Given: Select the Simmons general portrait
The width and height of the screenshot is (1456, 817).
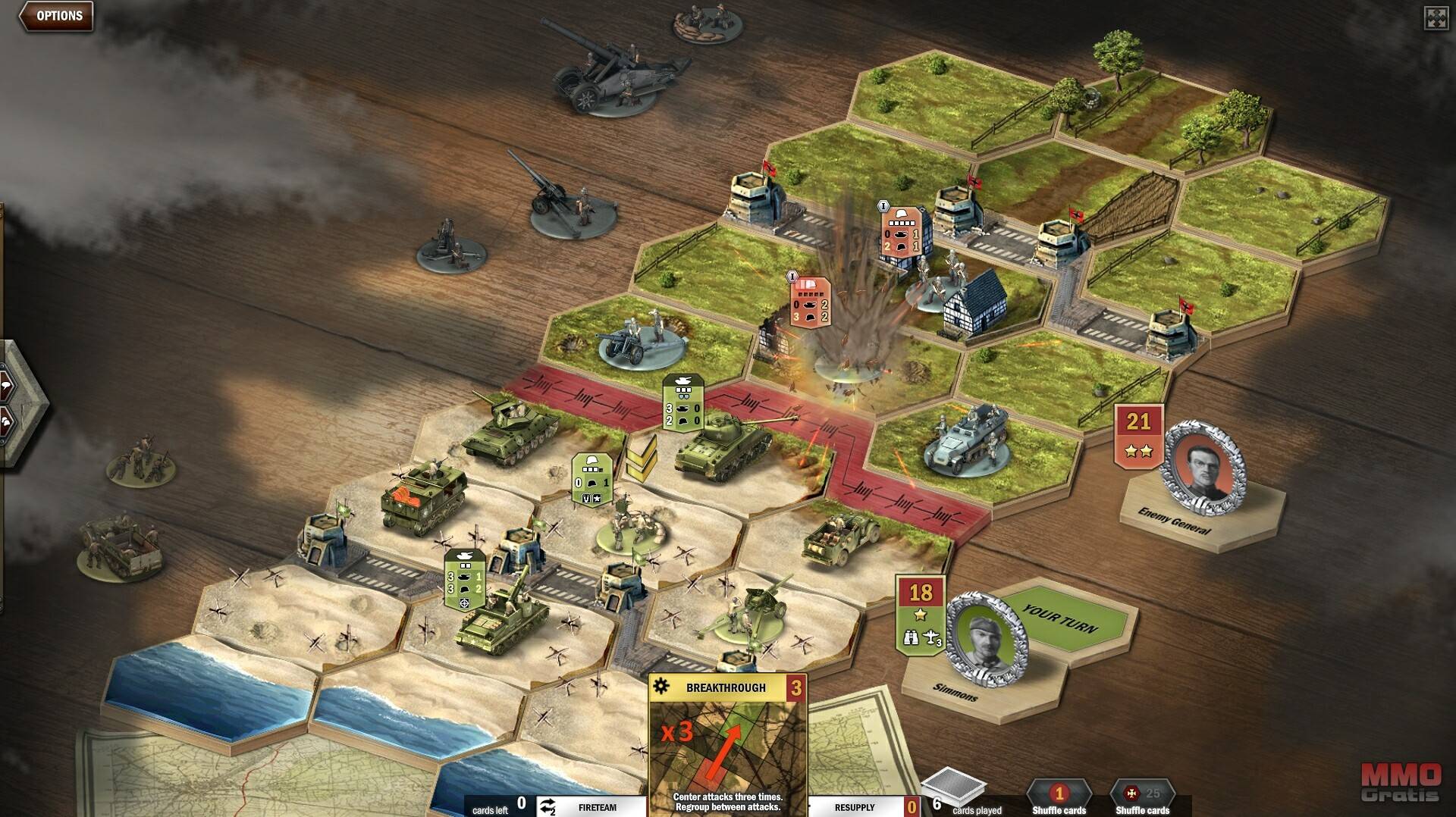Looking at the screenshot, I should (x=987, y=634).
